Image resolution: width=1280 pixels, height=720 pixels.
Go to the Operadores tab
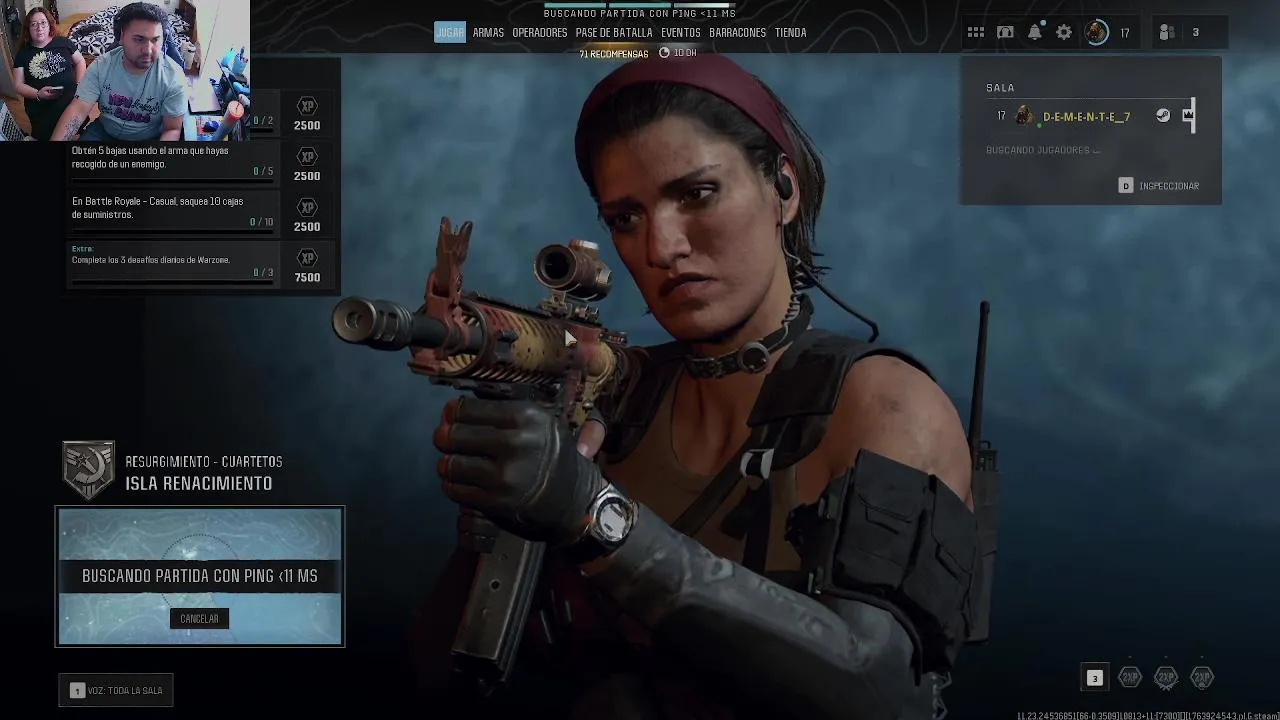pos(539,33)
